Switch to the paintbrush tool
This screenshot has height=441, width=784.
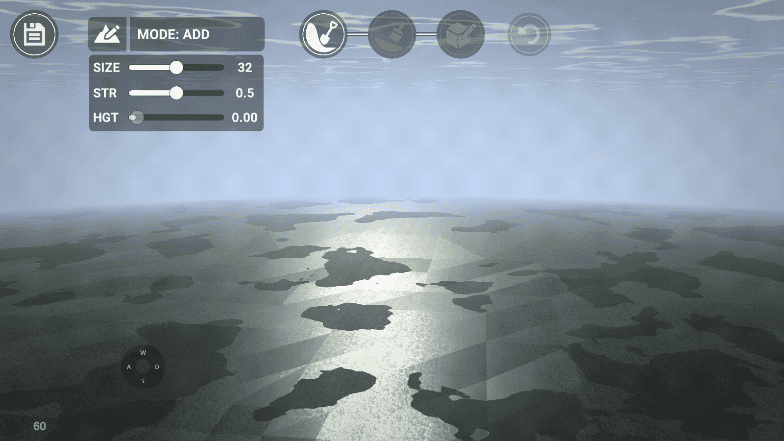(x=392, y=35)
